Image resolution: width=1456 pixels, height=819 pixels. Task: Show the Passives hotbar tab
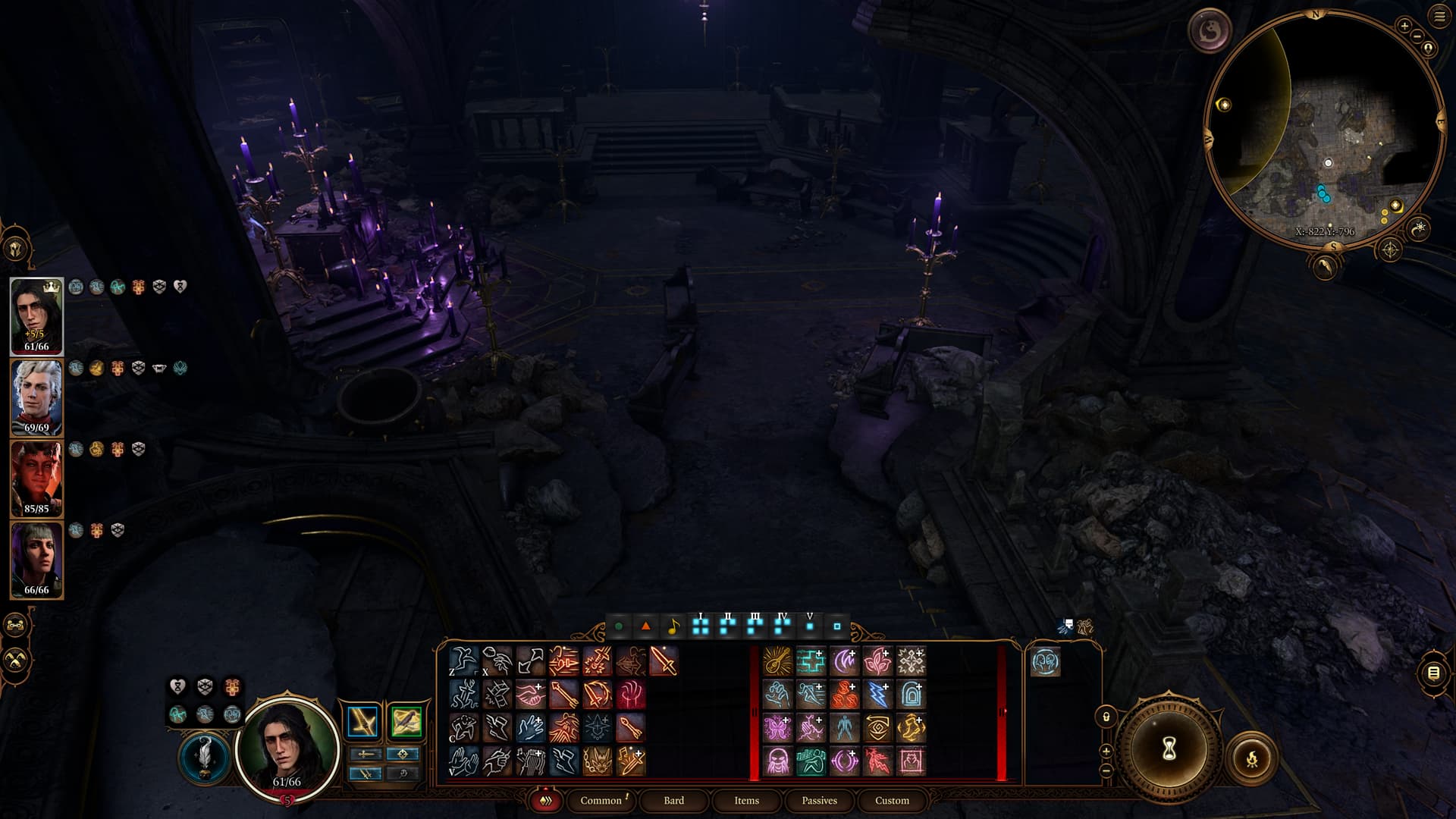point(819,800)
